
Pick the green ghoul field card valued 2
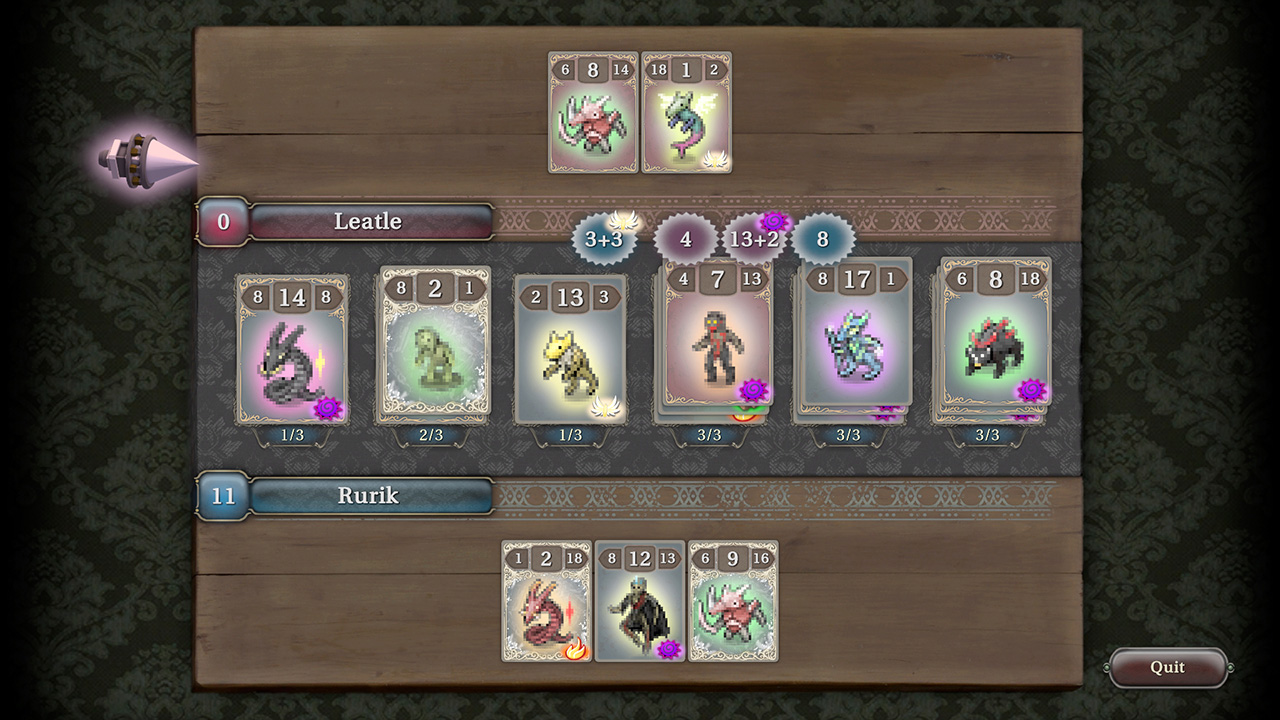tap(433, 343)
